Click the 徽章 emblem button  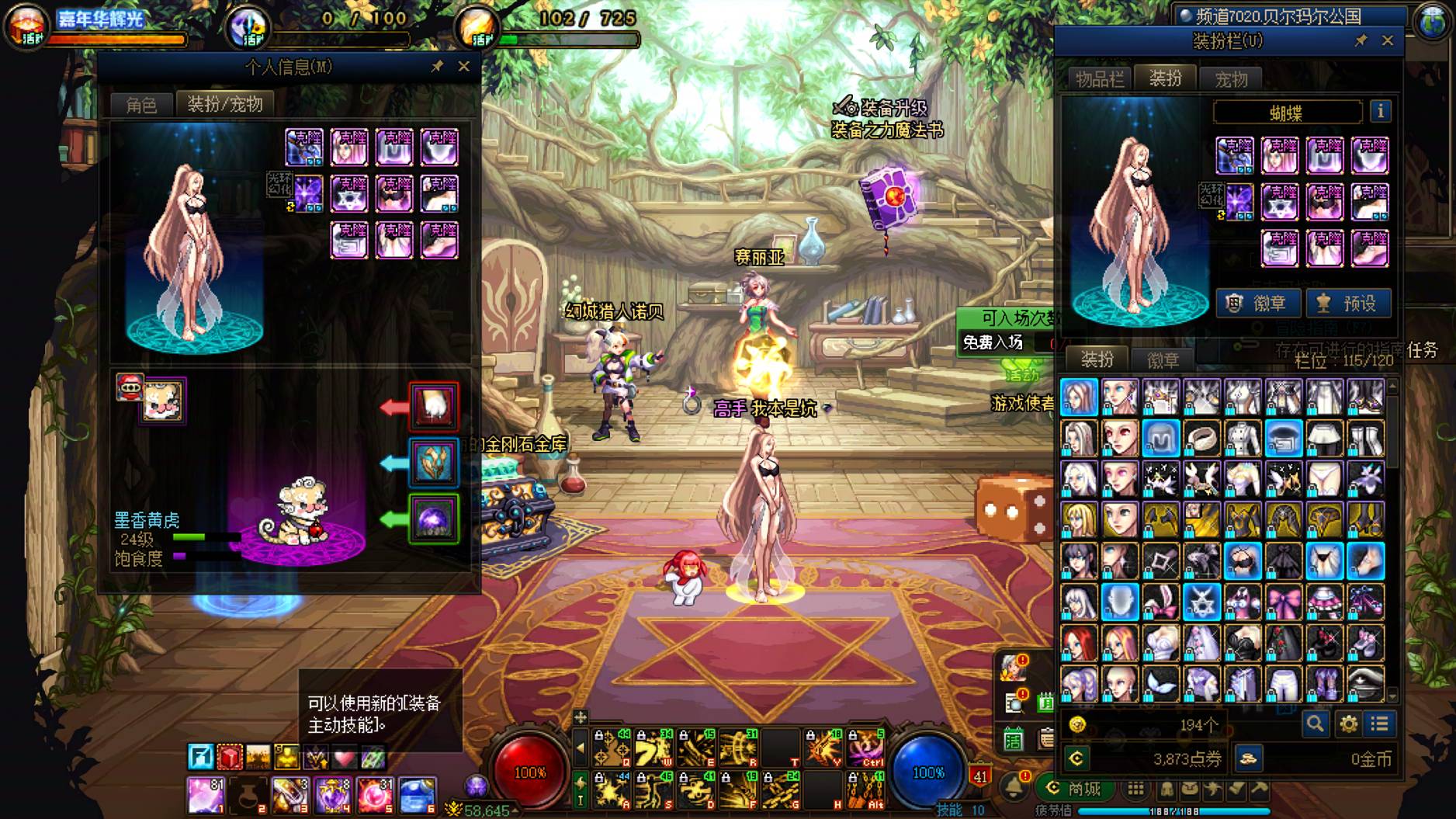click(1258, 304)
